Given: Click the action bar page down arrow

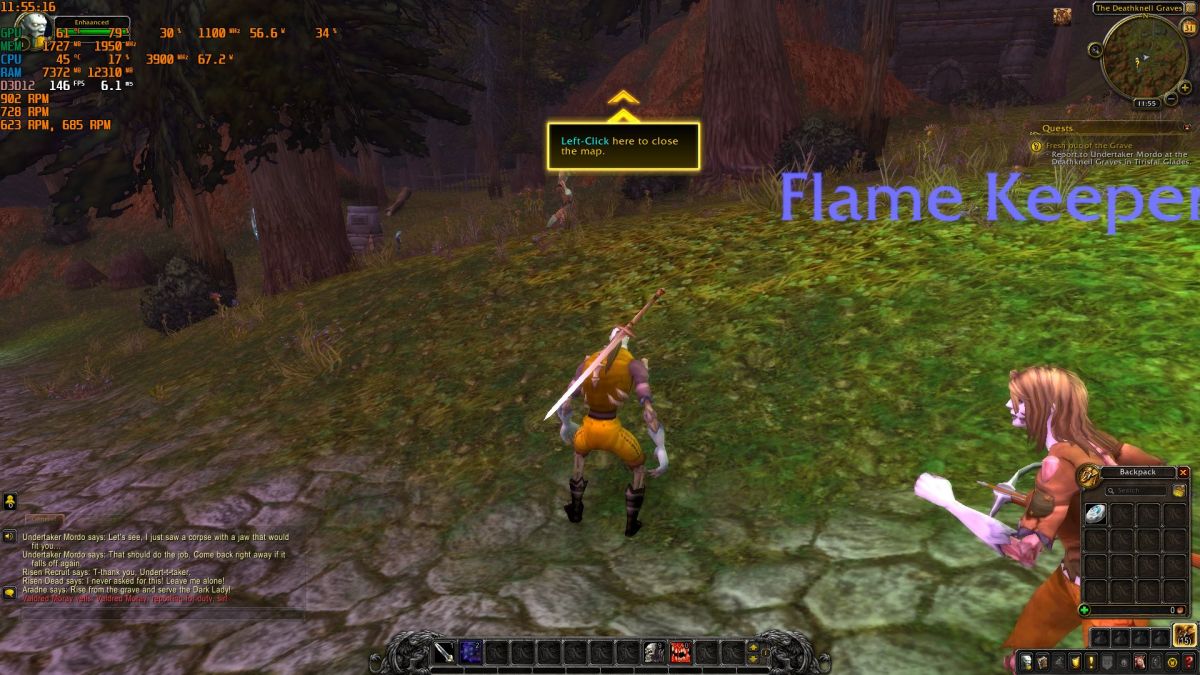Looking at the screenshot, I should (753, 659).
